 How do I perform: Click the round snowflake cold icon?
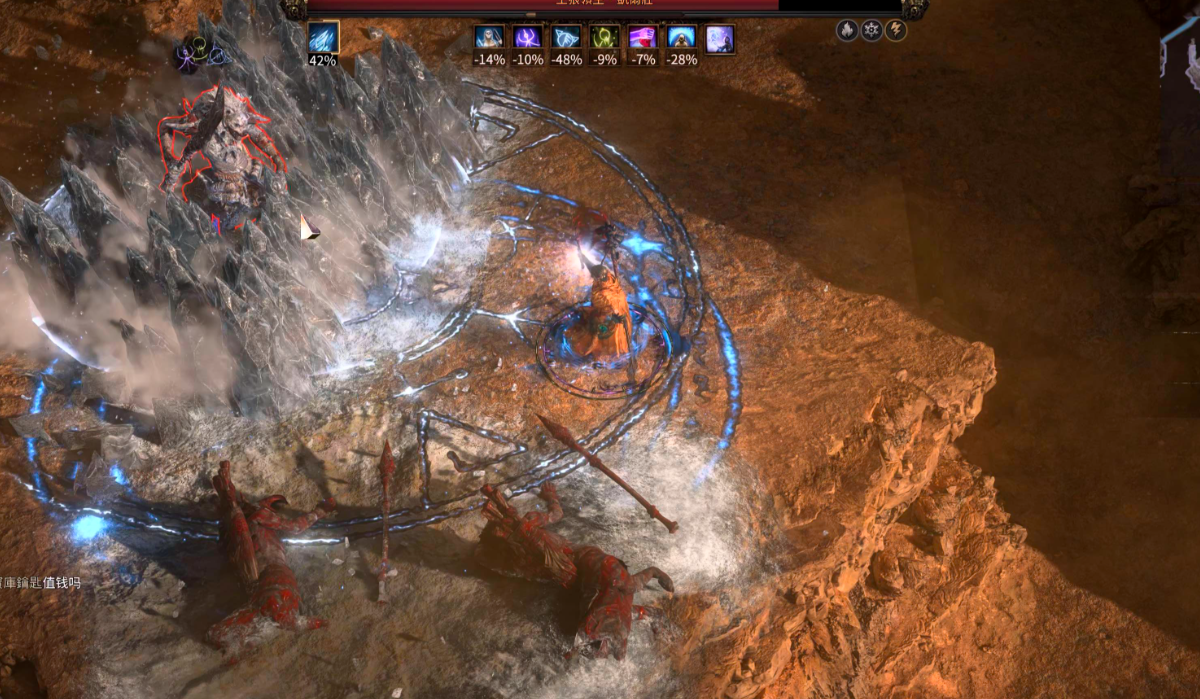click(x=871, y=31)
